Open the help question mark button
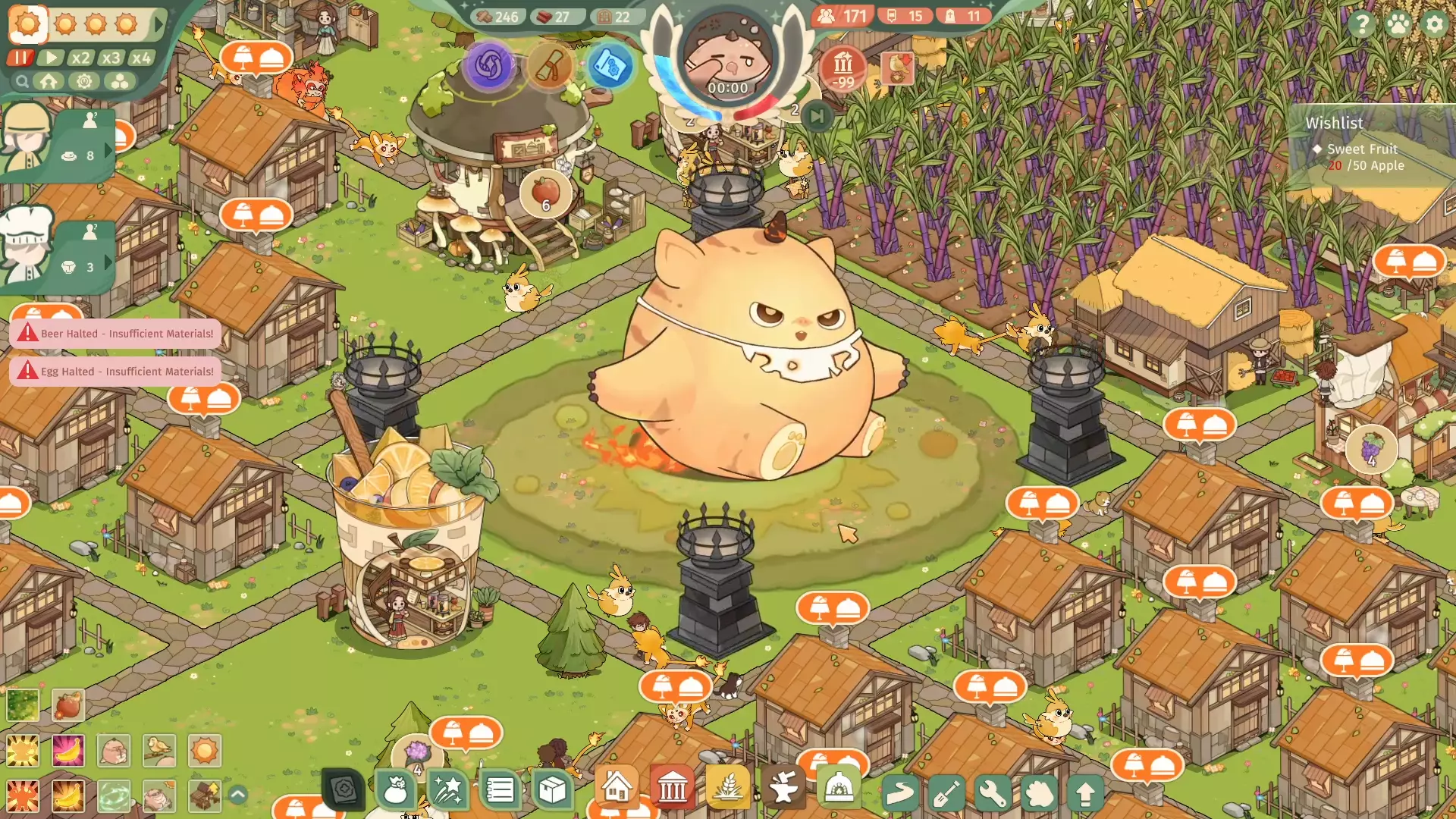Viewport: 1456px width, 819px height. coord(1362,24)
